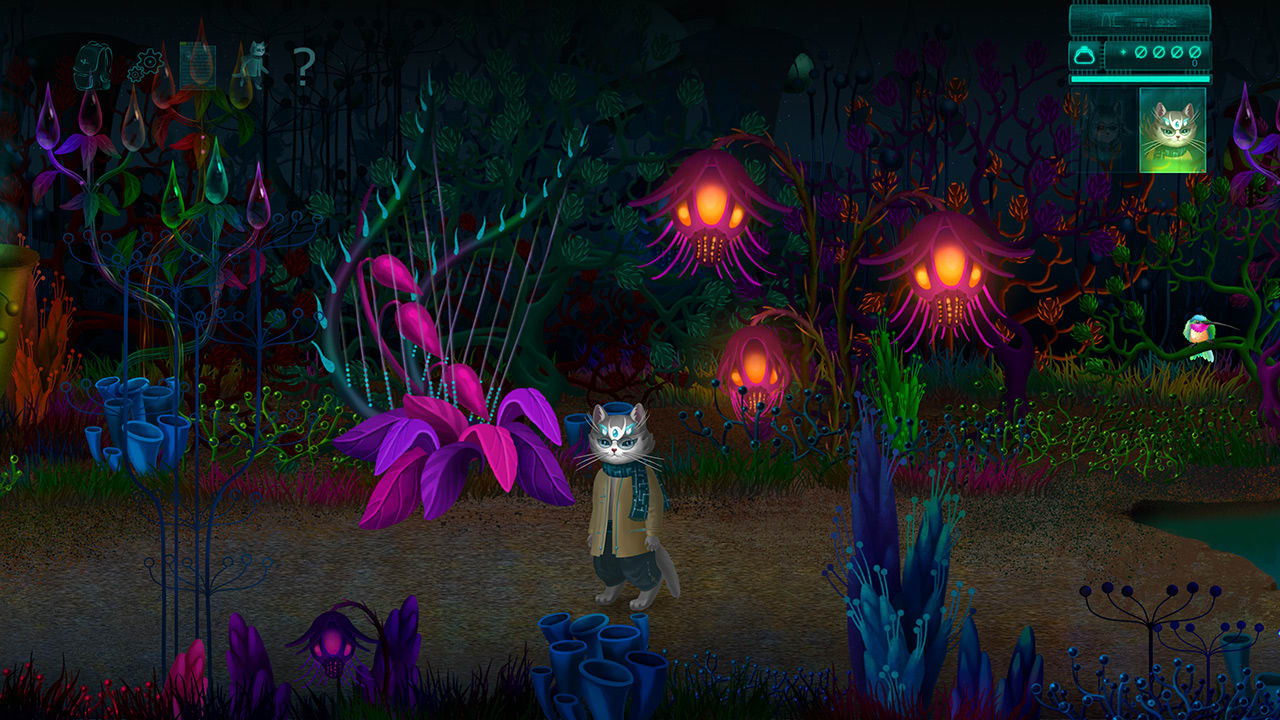Open the settings gears icon
Screen dimensions: 1280x720
point(145,65)
